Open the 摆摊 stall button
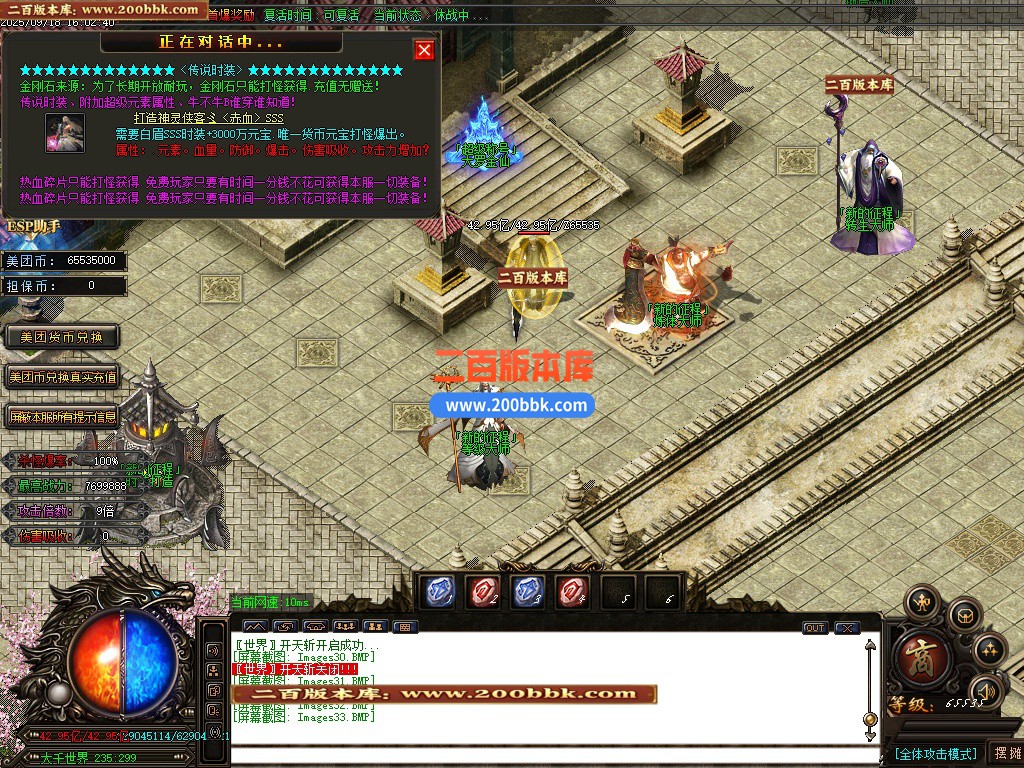 [1004, 753]
